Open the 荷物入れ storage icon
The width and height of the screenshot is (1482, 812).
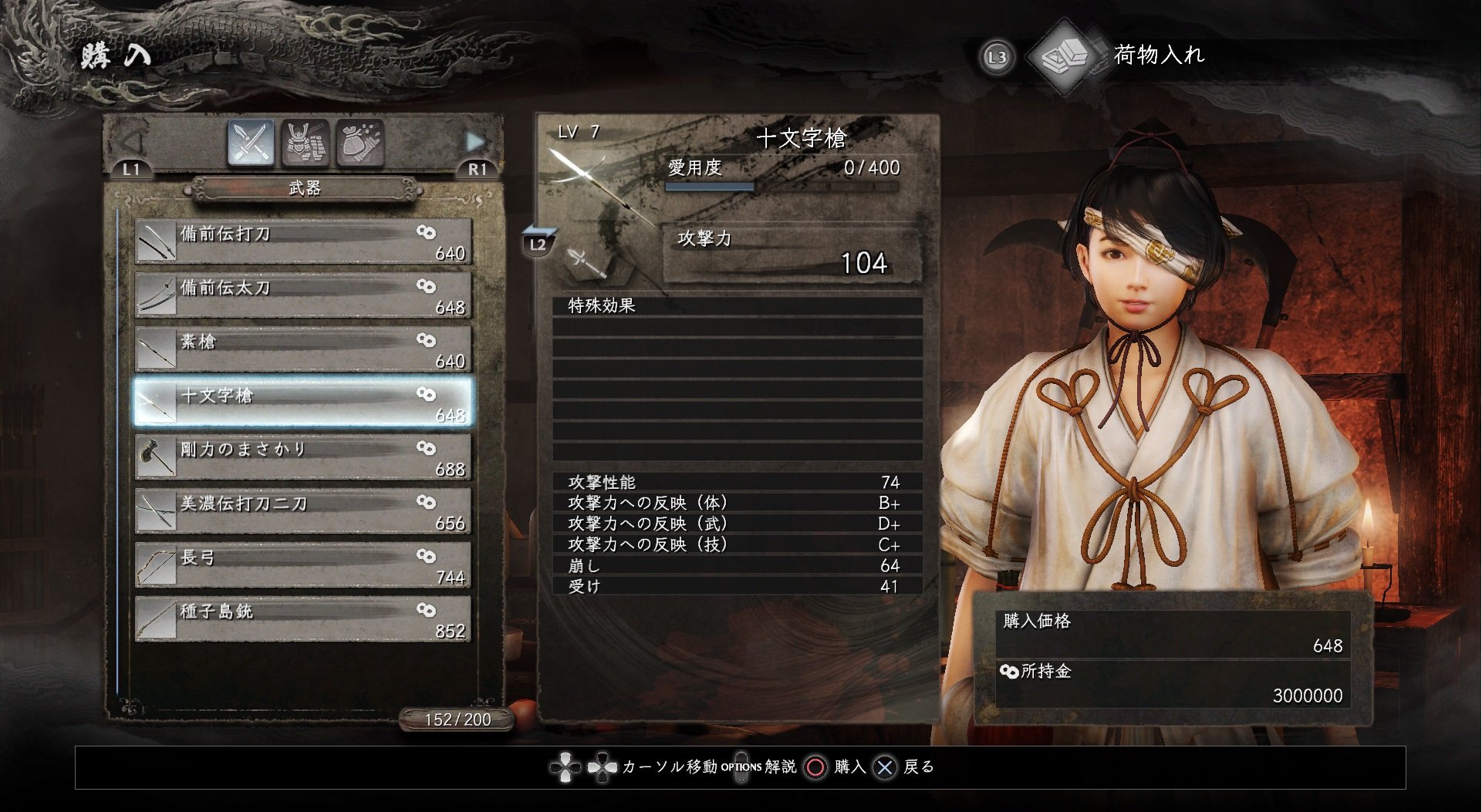(1066, 56)
